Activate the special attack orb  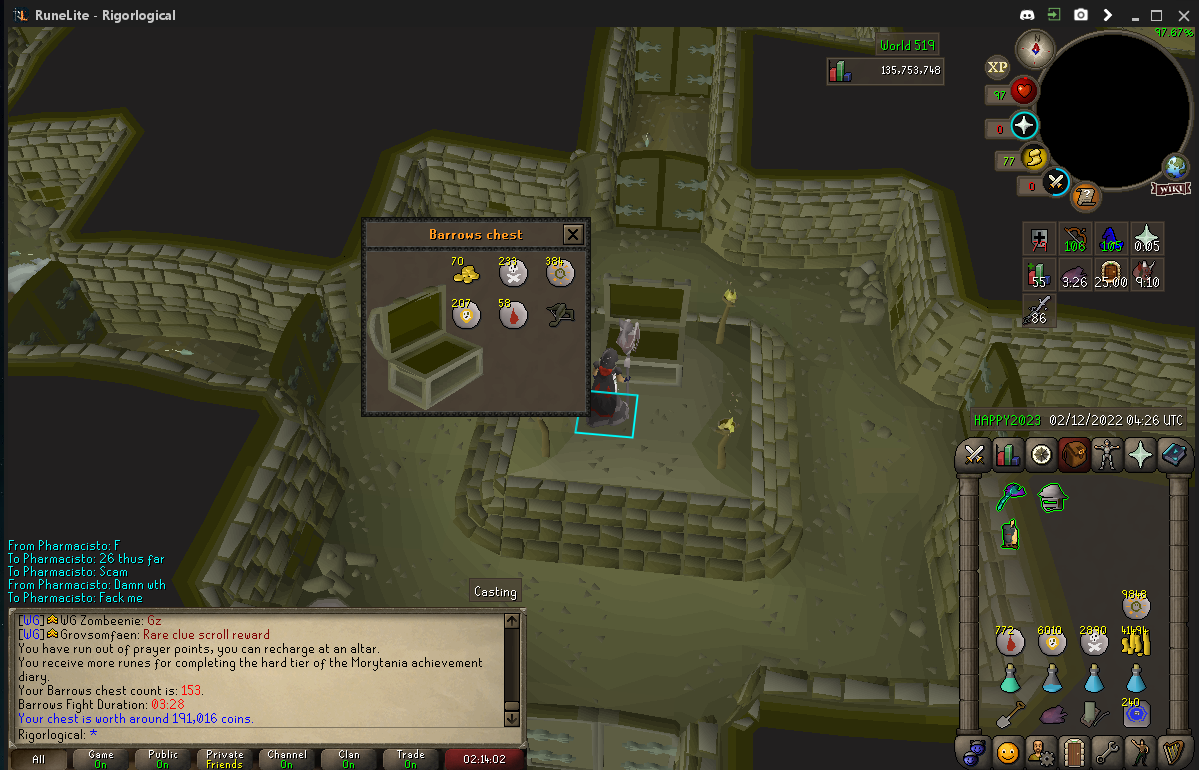click(1056, 182)
